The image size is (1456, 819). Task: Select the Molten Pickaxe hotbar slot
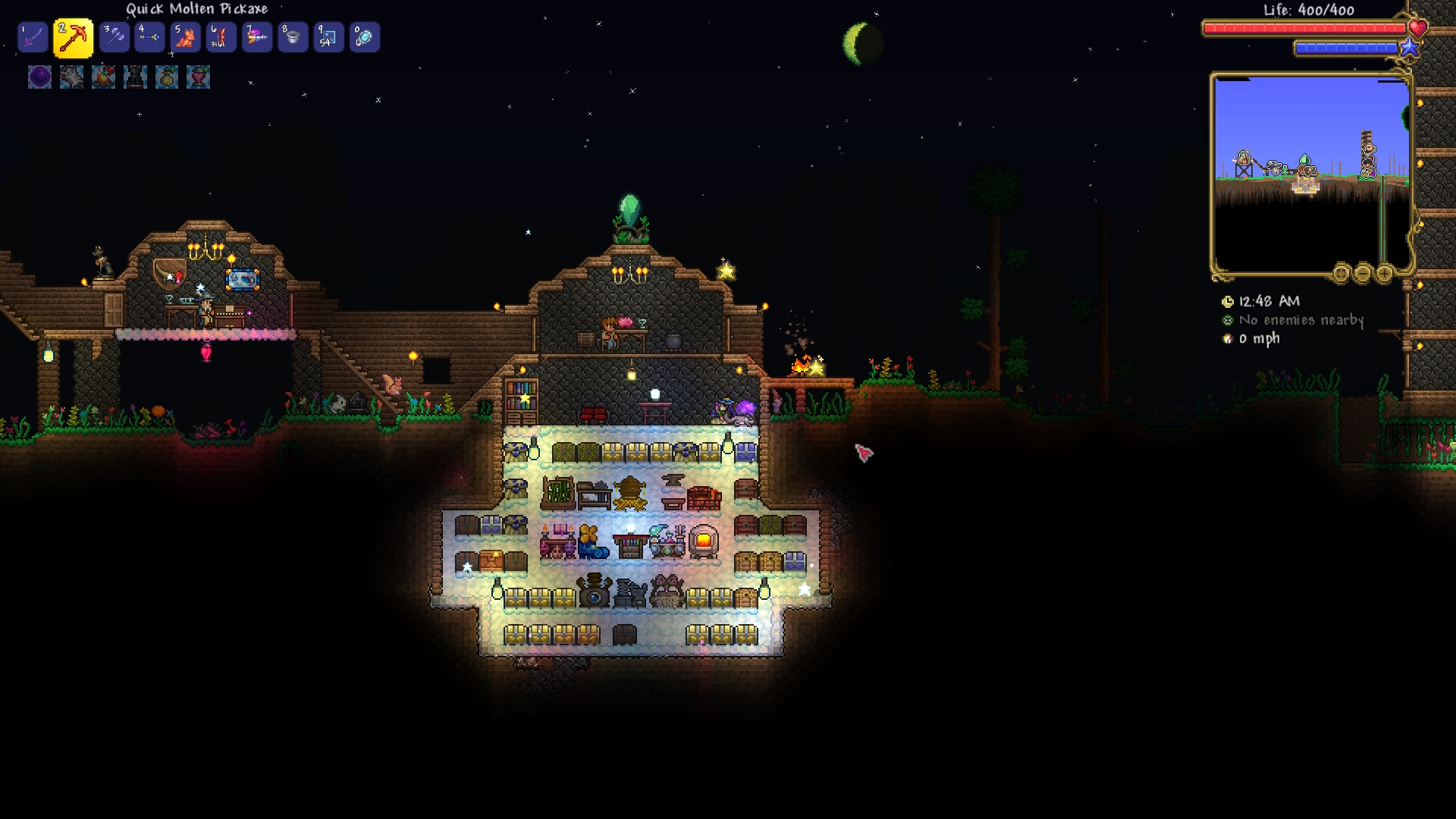click(73, 38)
